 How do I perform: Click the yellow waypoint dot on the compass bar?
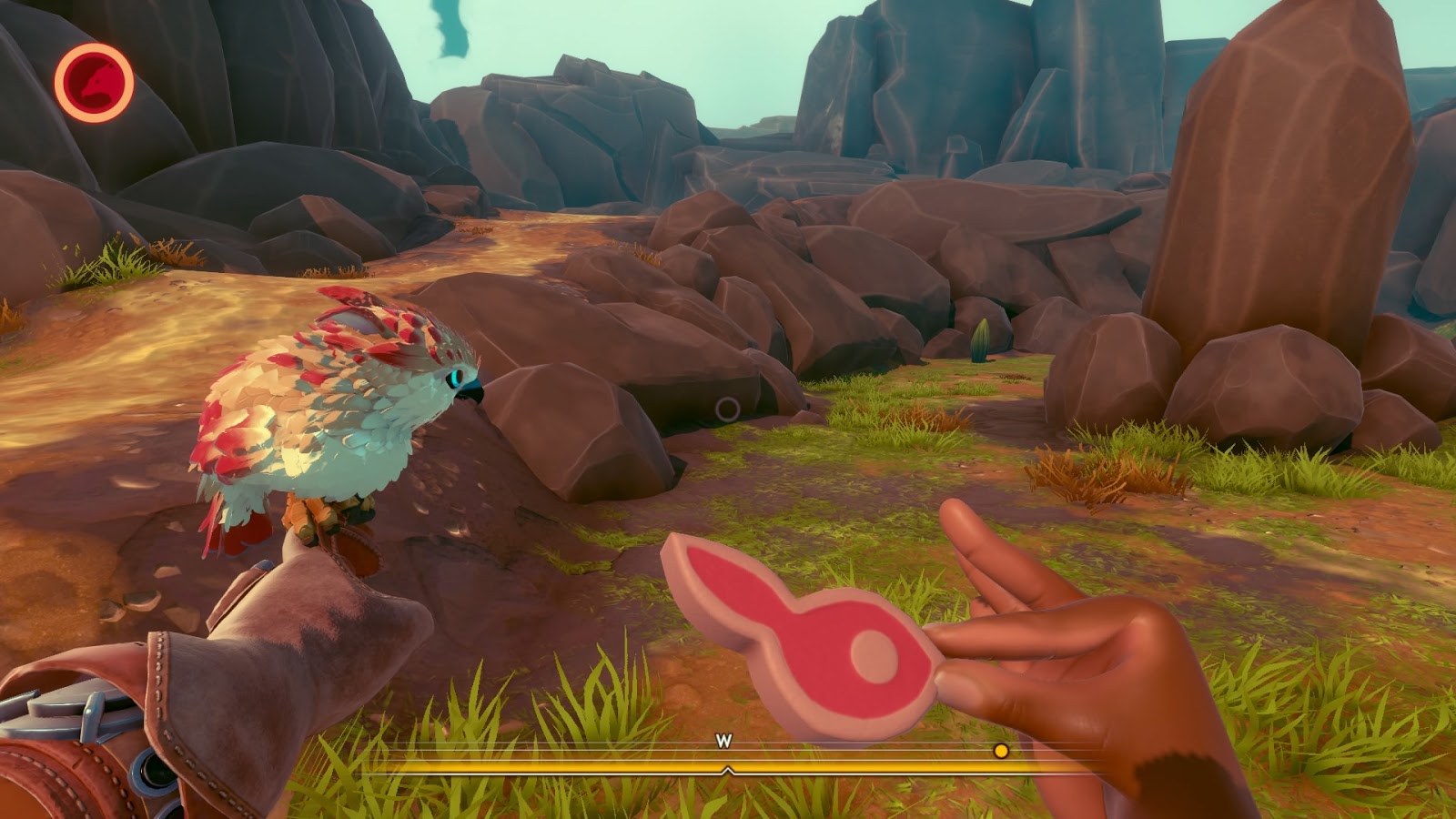coord(1001,752)
